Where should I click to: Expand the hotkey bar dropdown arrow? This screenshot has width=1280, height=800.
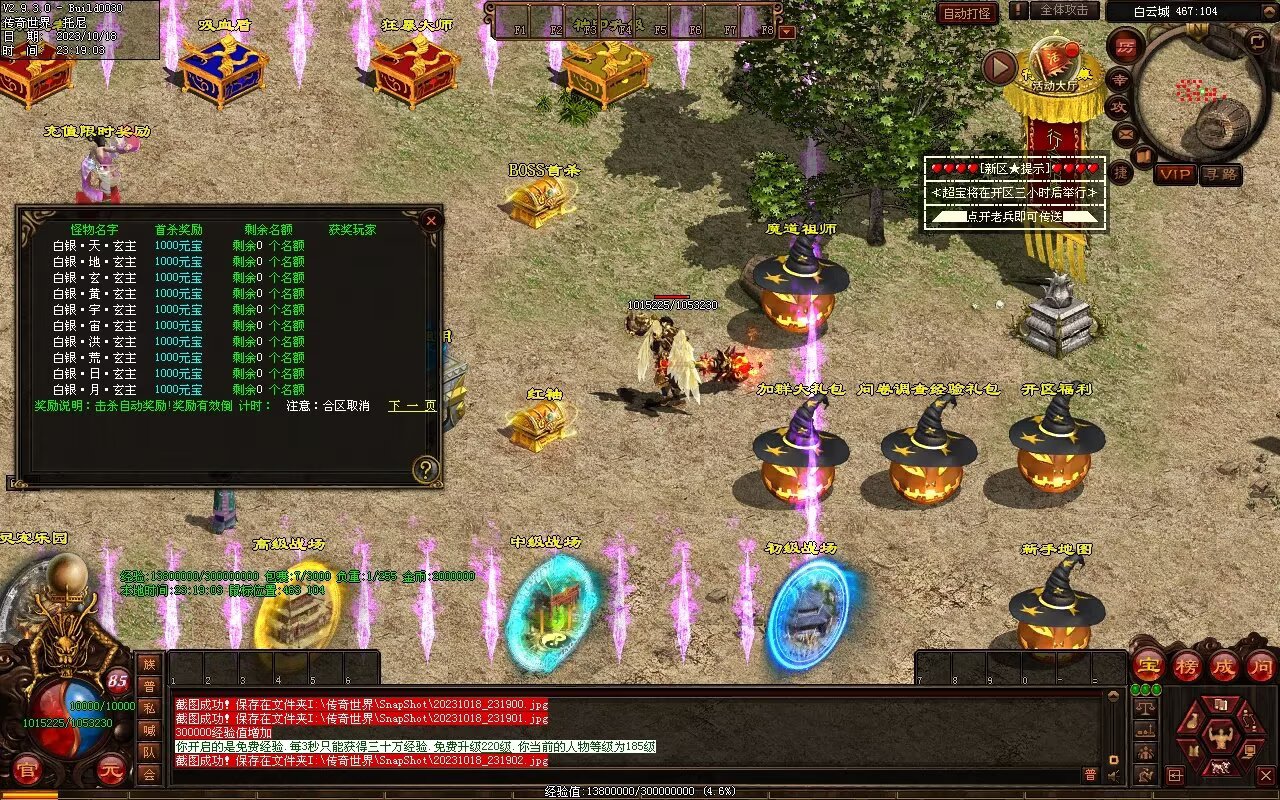click(x=787, y=31)
